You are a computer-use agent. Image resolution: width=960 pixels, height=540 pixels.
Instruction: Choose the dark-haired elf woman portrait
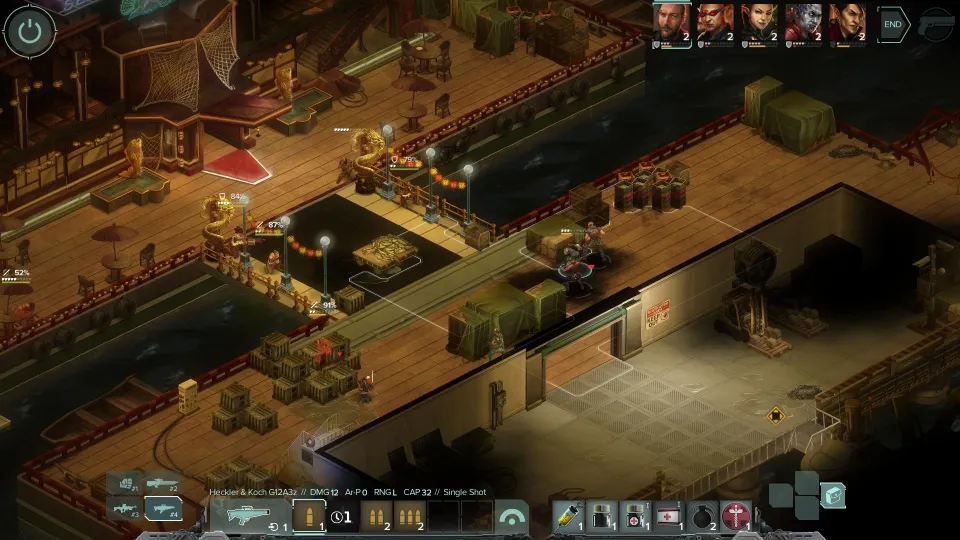[759, 22]
